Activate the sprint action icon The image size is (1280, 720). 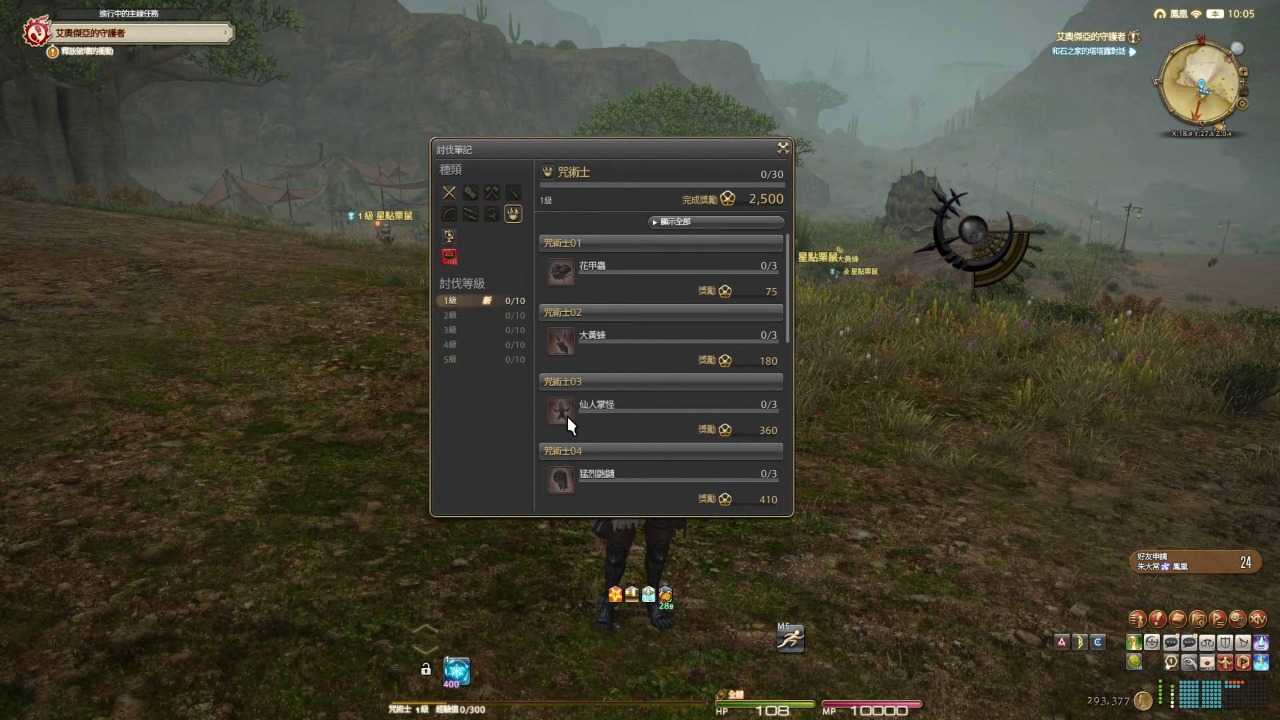point(790,638)
